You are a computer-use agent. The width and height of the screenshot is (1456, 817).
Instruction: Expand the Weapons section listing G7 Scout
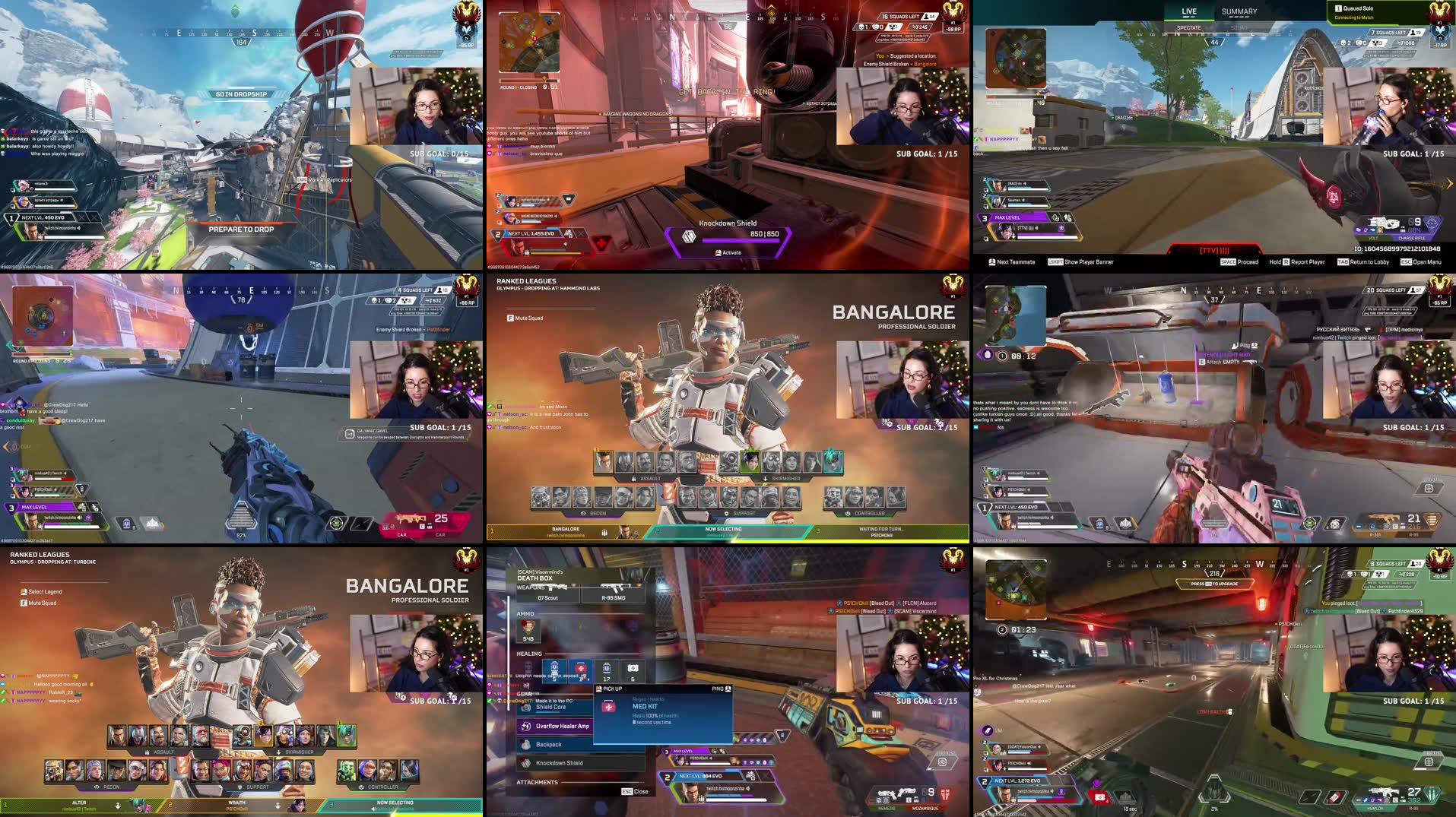click(x=531, y=587)
